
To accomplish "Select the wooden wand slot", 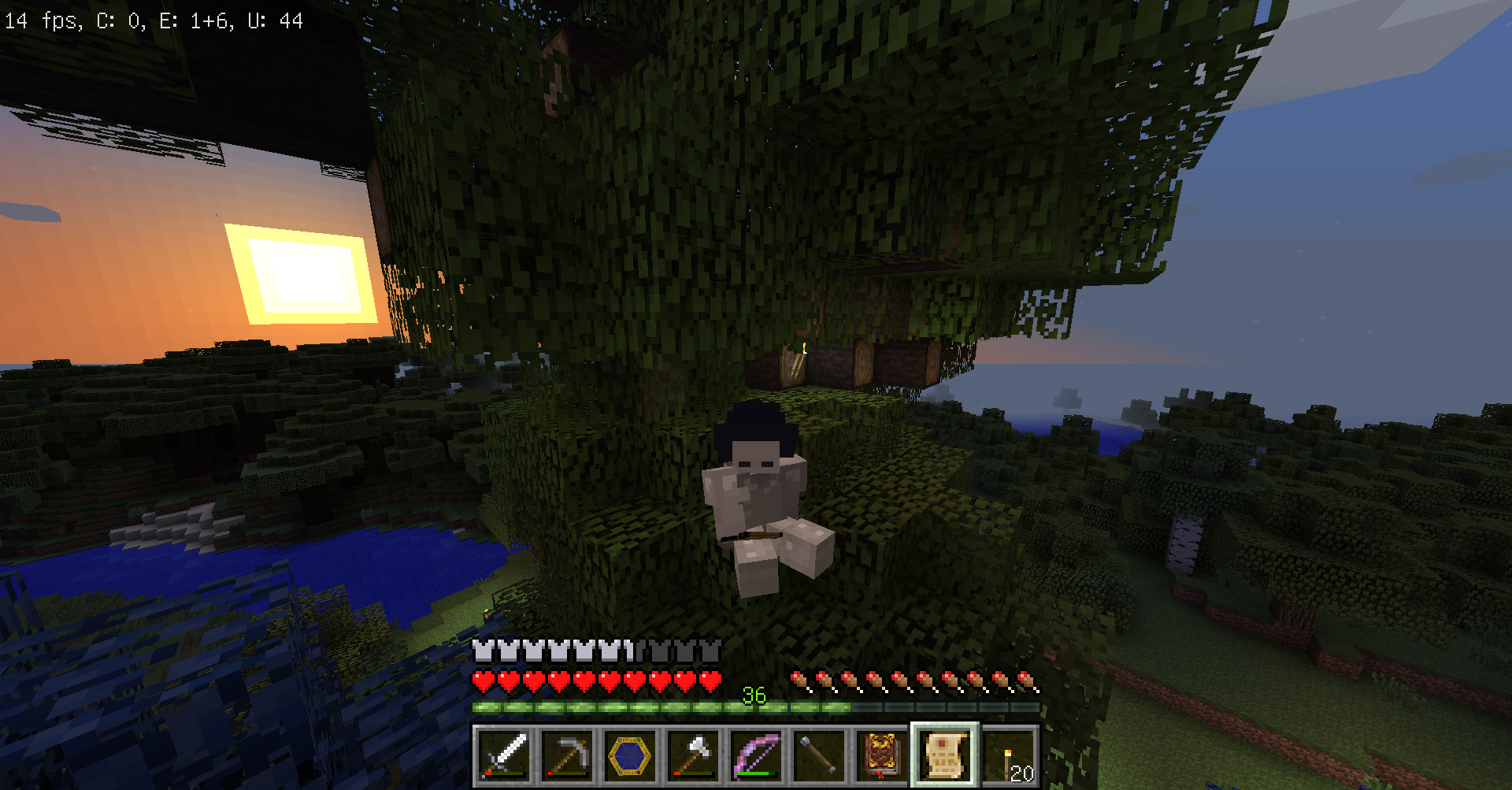I will [x=819, y=755].
